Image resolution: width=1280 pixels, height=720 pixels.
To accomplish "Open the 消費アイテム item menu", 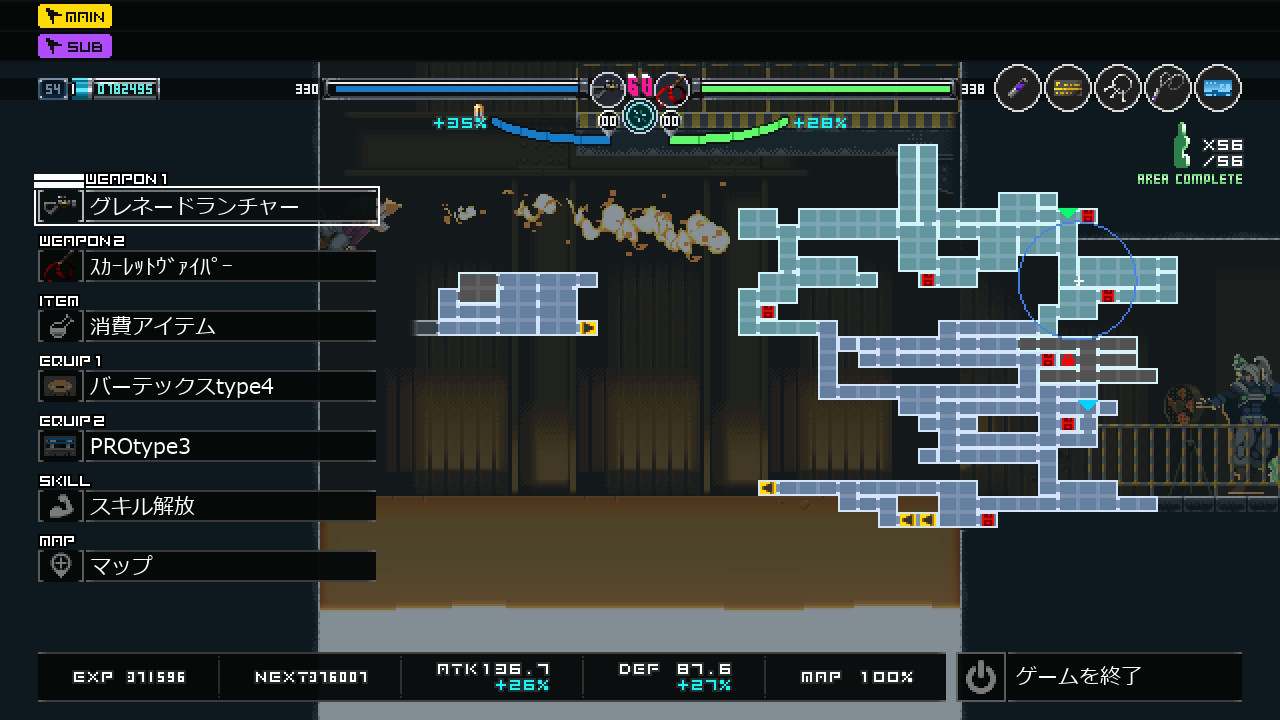I will coord(207,326).
